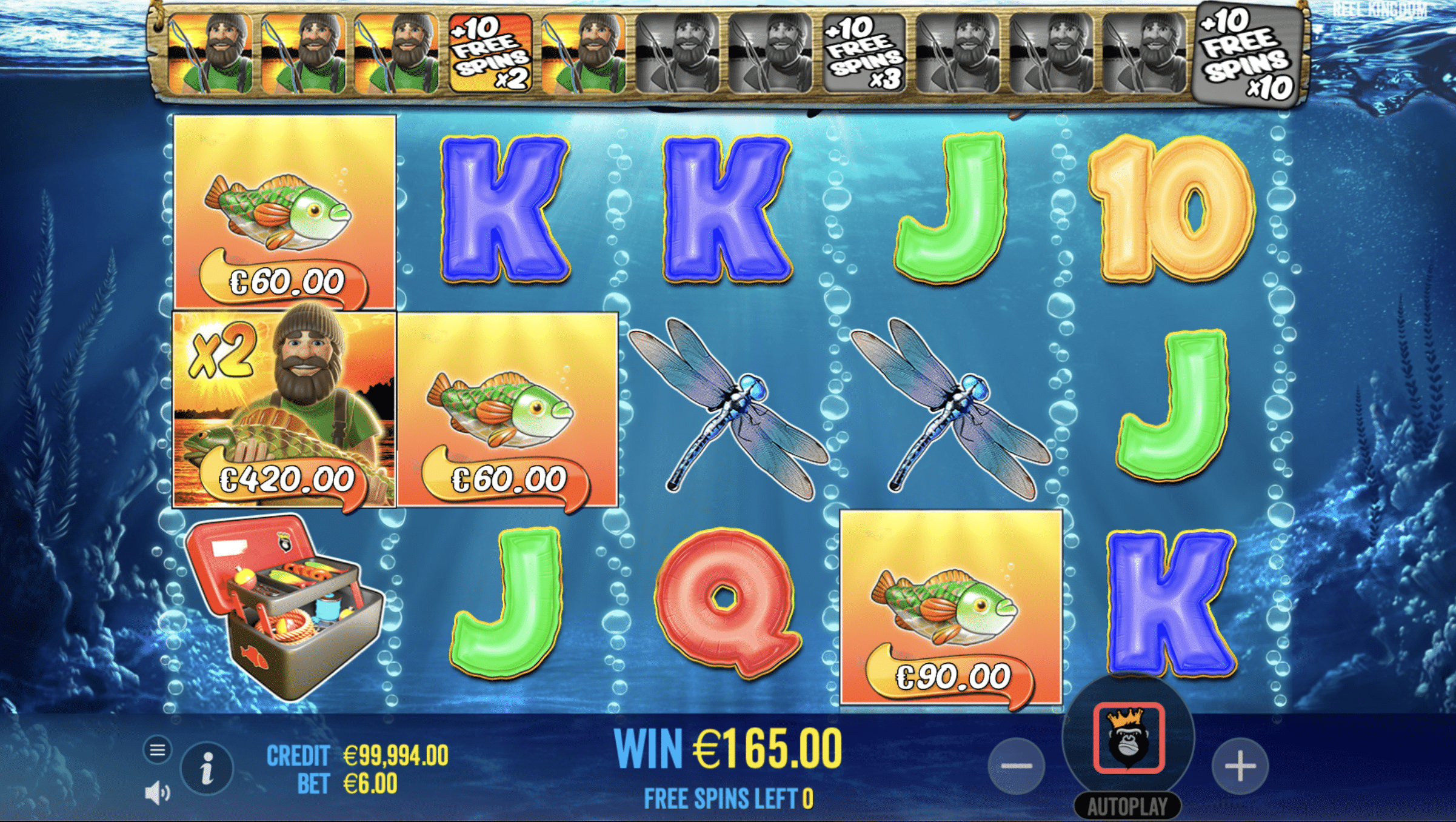The height and width of the screenshot is (822, 1456).
Task: Click the gorilla spin button
Action: point(1128,738)
